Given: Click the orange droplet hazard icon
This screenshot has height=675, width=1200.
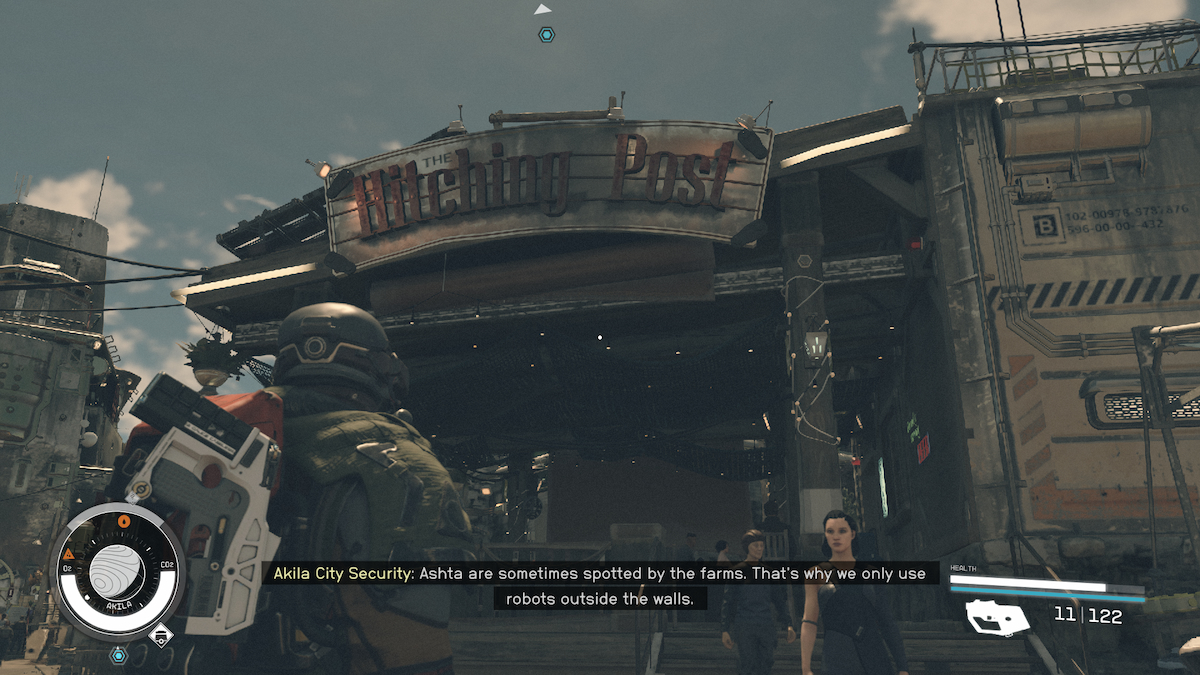Looking at the screenshot, I should [x=124, y=521].
